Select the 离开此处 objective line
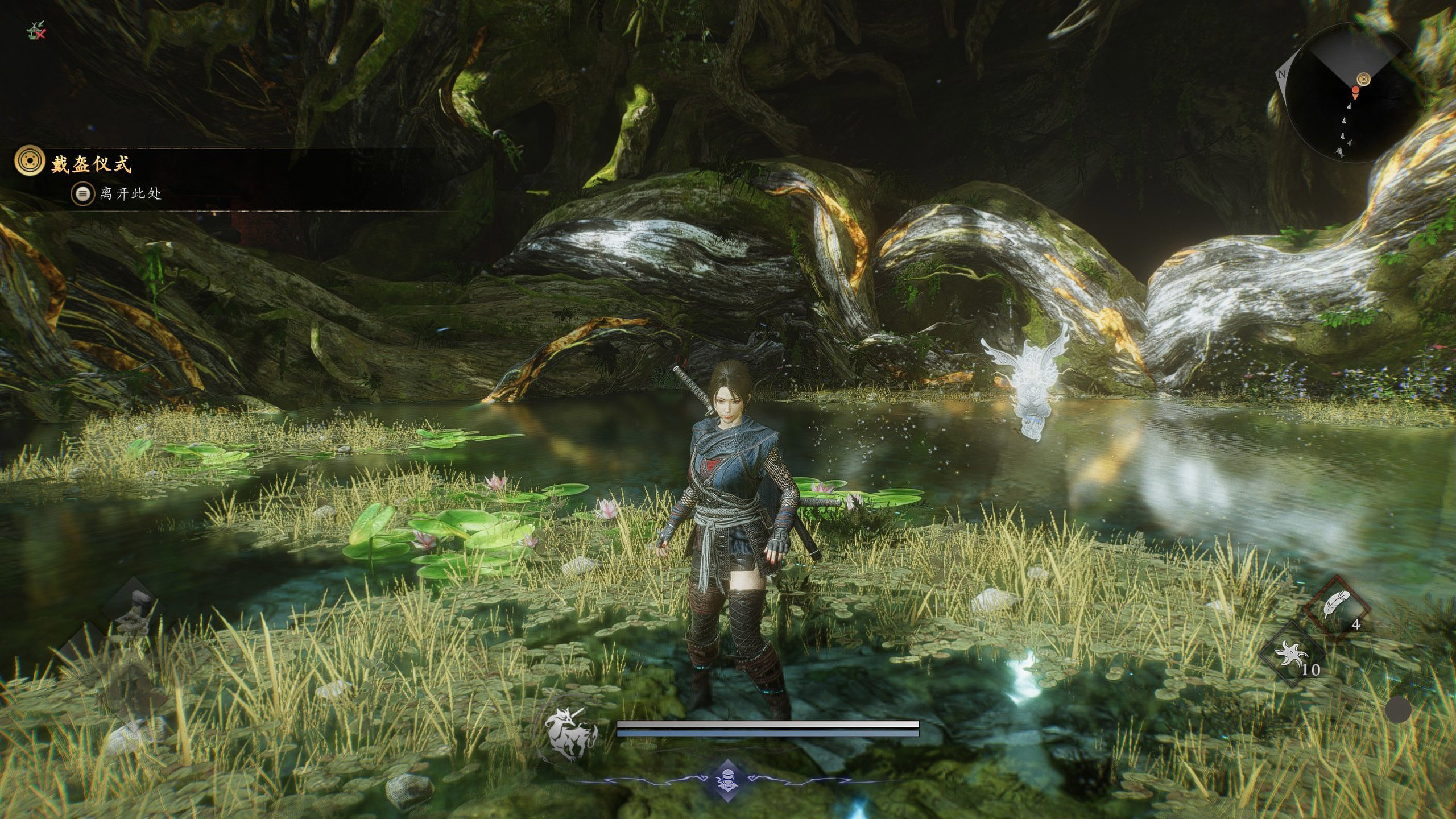Image resolution: width=1456 pixels, height=819 pixels. 130,194
